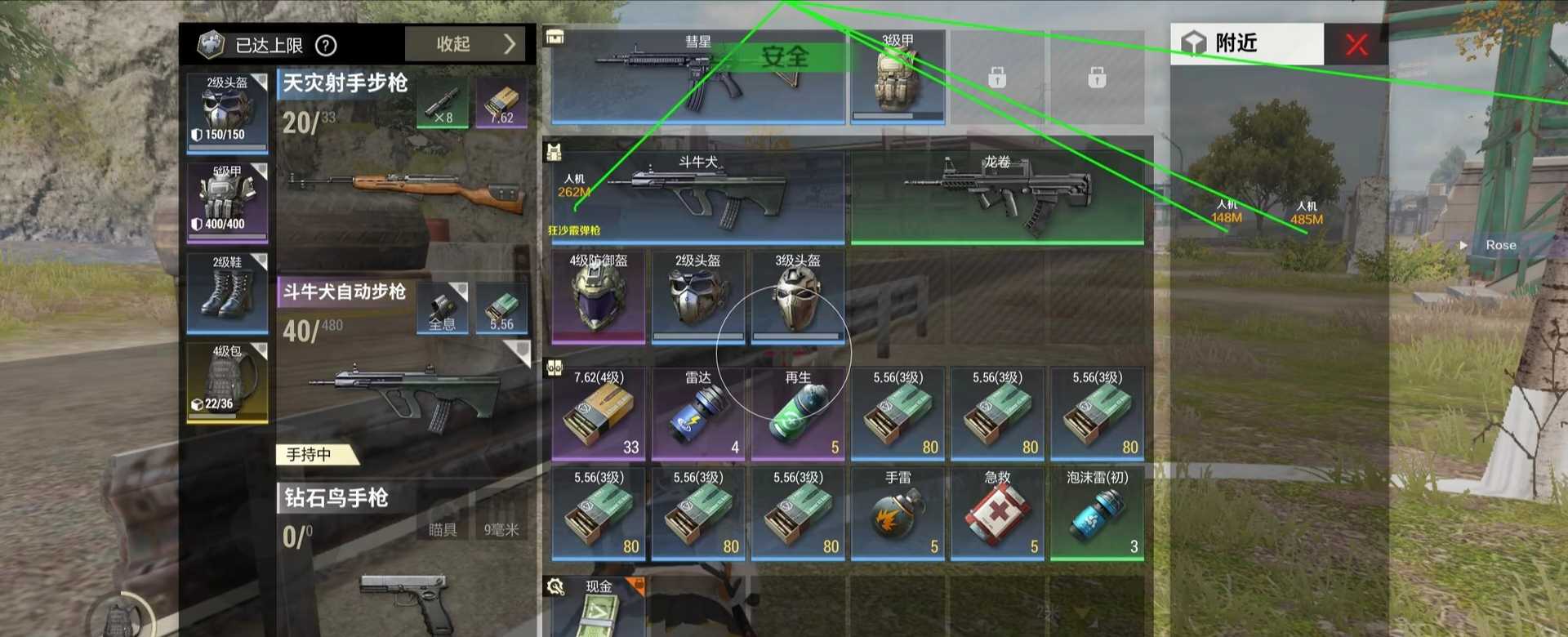Open the help icon beside 已达上限

pyautogui.click(x=326, y=46)
